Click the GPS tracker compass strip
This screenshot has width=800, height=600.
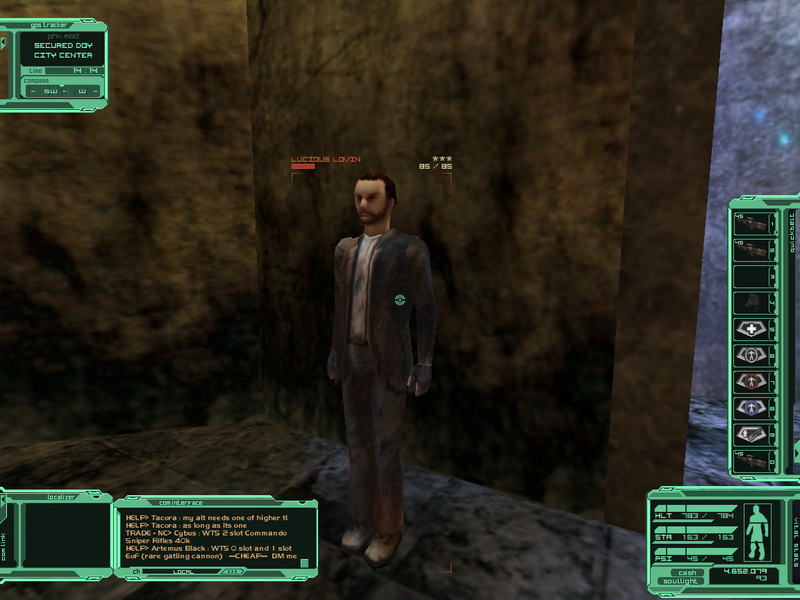(x=60, y=90)
